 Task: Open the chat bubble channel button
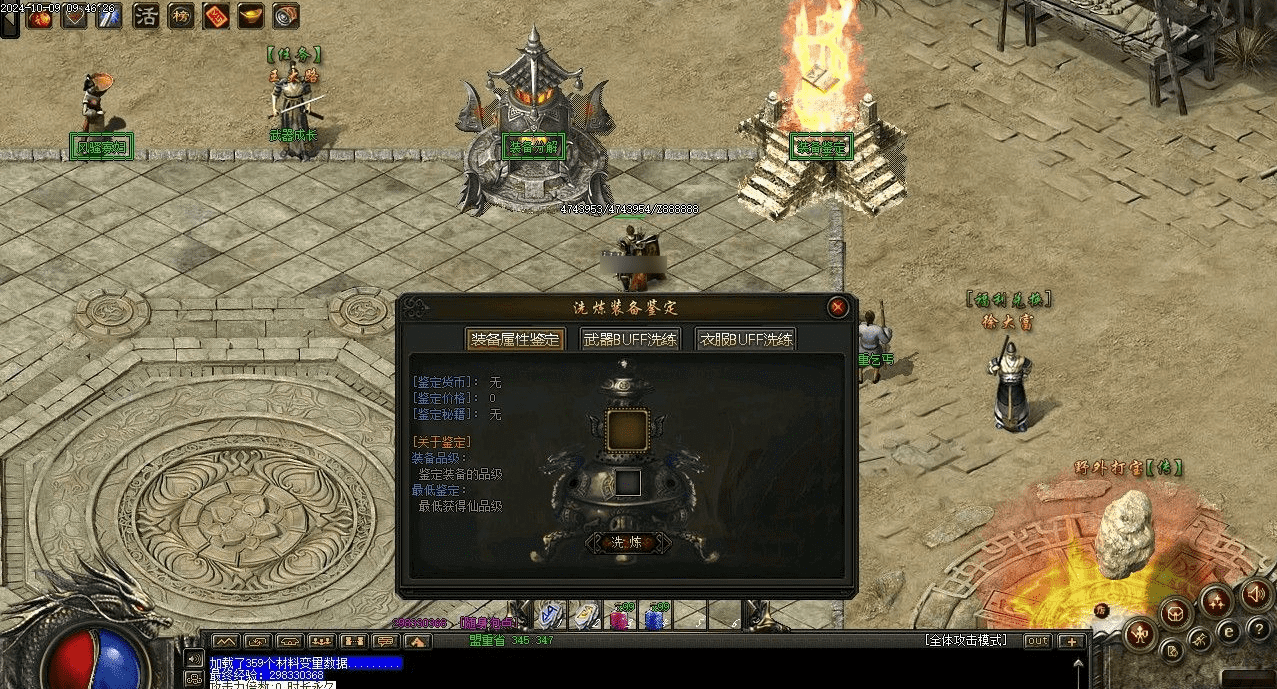[x=385, y=641]
